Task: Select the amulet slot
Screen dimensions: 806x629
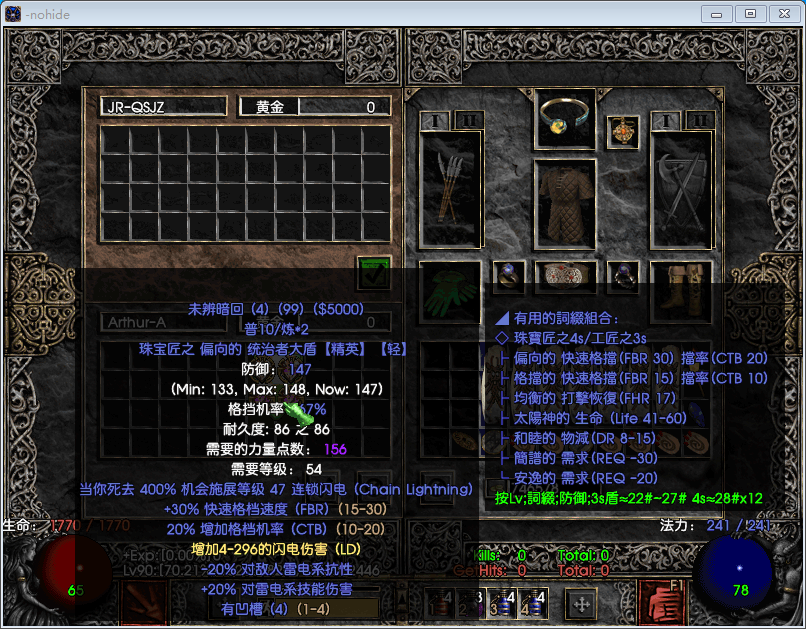Action: point(623,131)
